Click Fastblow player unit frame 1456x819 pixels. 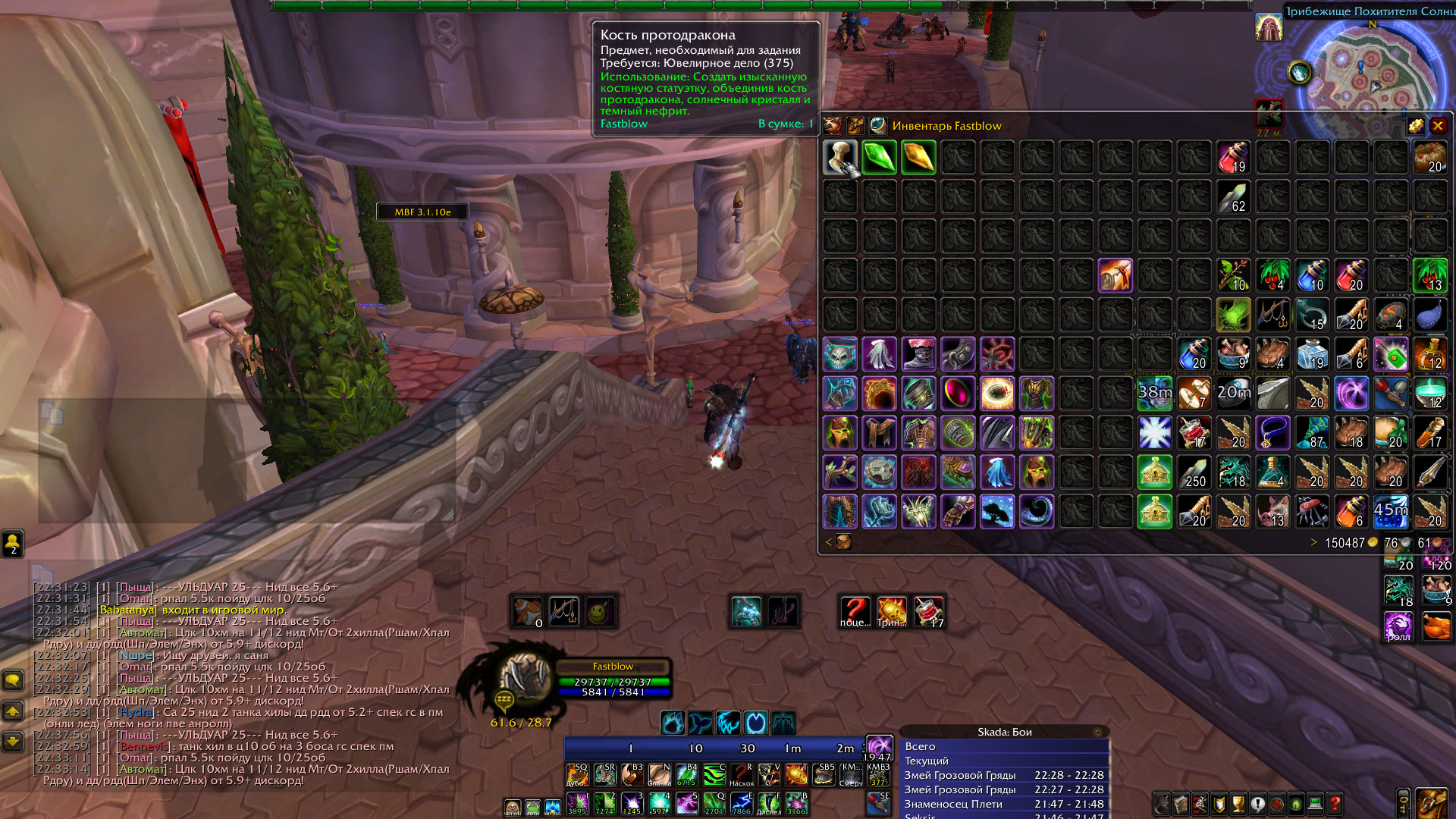(613, 677)
